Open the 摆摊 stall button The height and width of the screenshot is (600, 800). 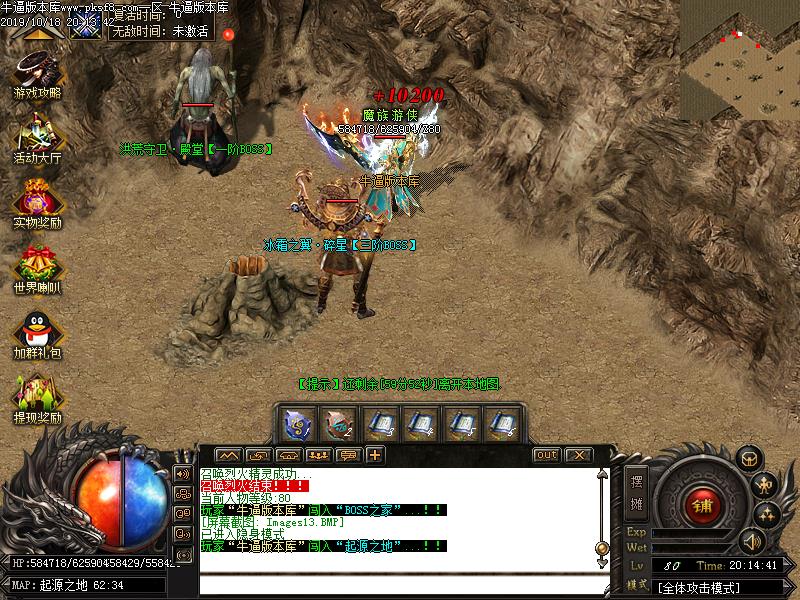coord(637,489)
